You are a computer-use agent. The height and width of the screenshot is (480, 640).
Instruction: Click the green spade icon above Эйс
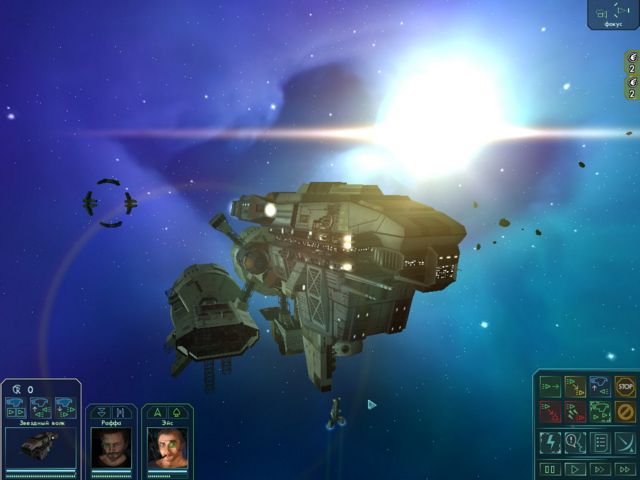pos(176,411)
